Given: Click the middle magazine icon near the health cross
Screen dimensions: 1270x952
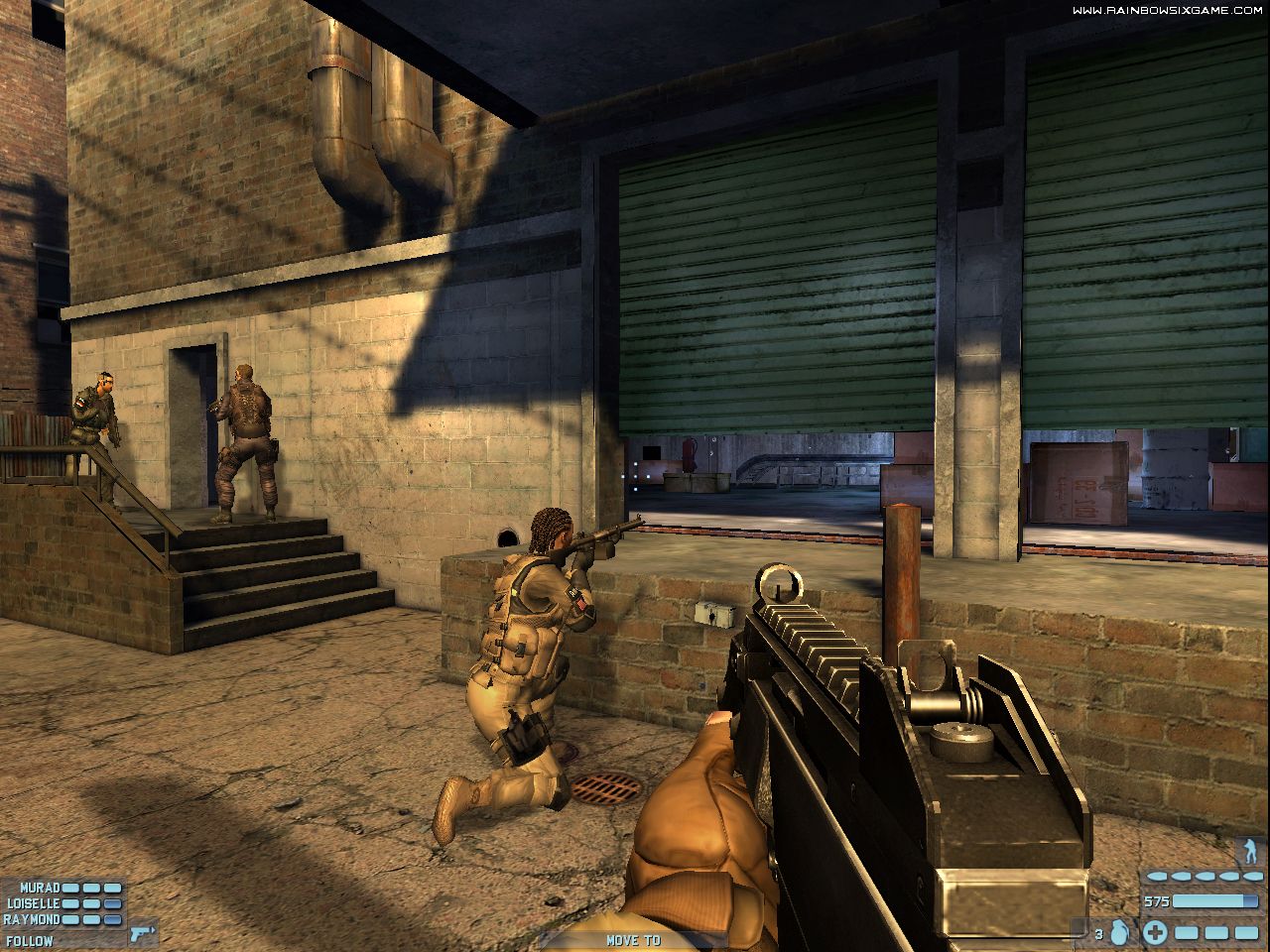Looking at the screenshot, I should tap(1216, 933).
